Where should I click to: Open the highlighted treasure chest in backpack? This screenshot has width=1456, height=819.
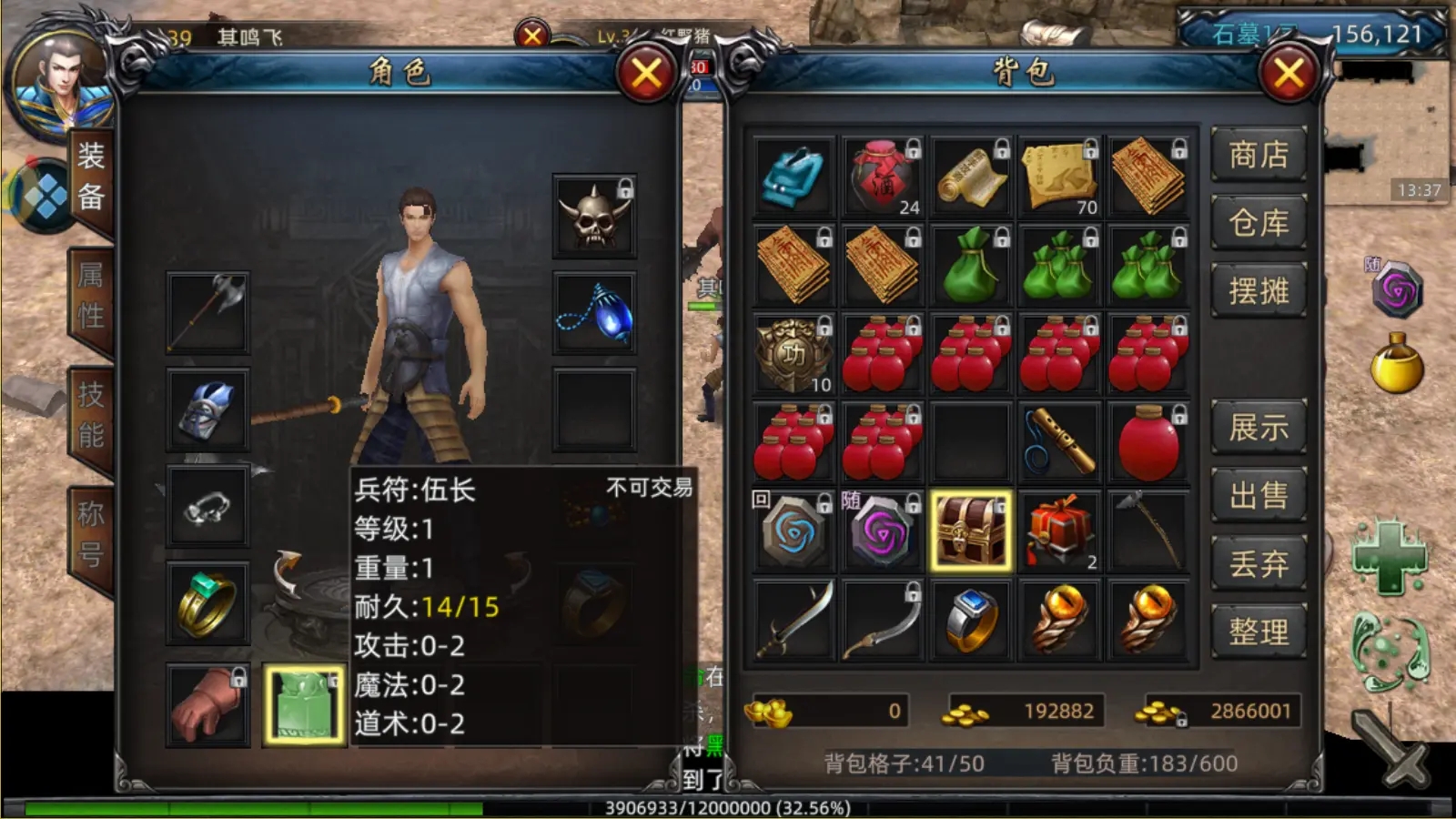point(969,530)
